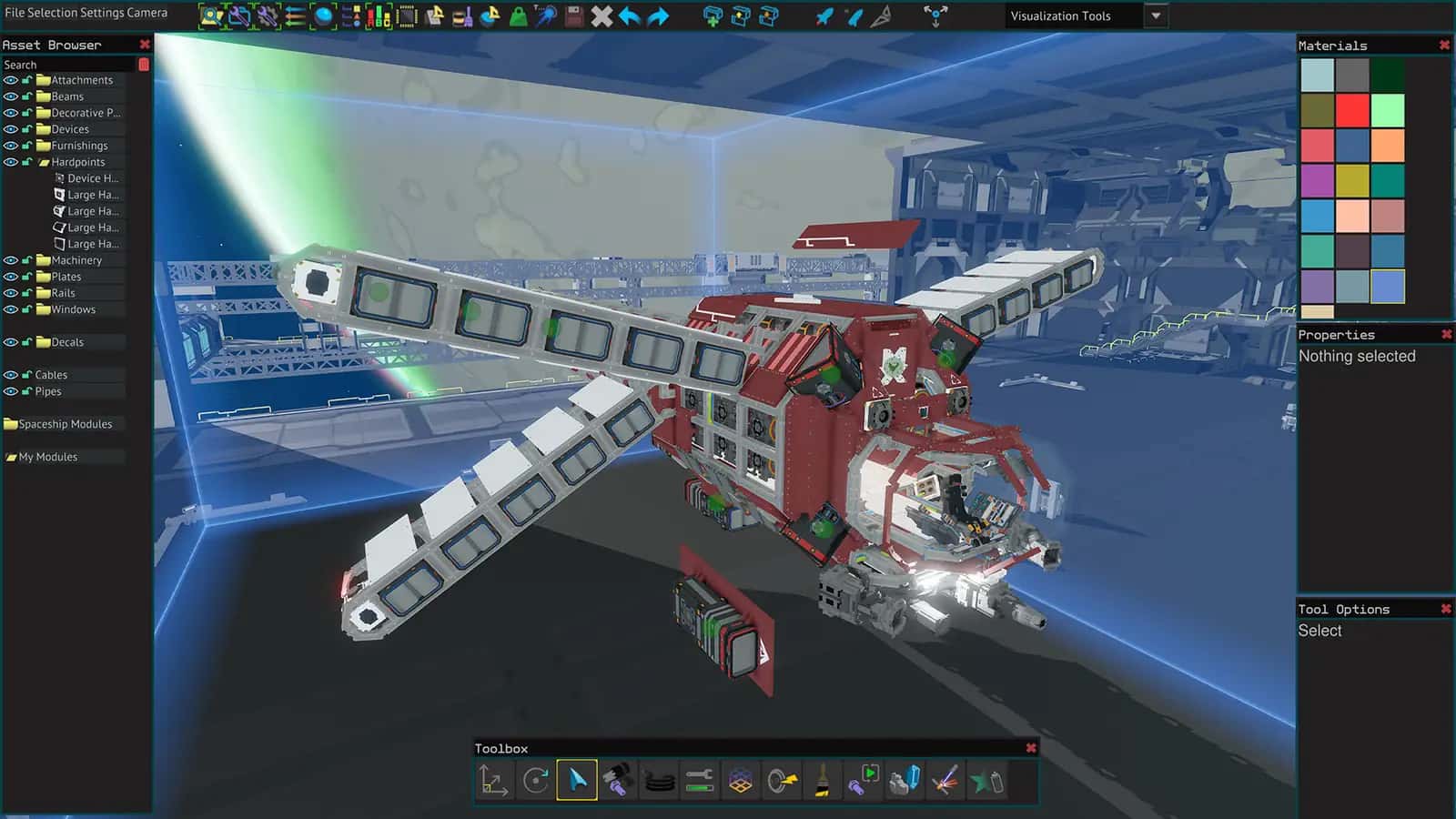Select the Move tool in the Toolbox
Viewport: 1456px width, 819px height.
coord(492,781)
